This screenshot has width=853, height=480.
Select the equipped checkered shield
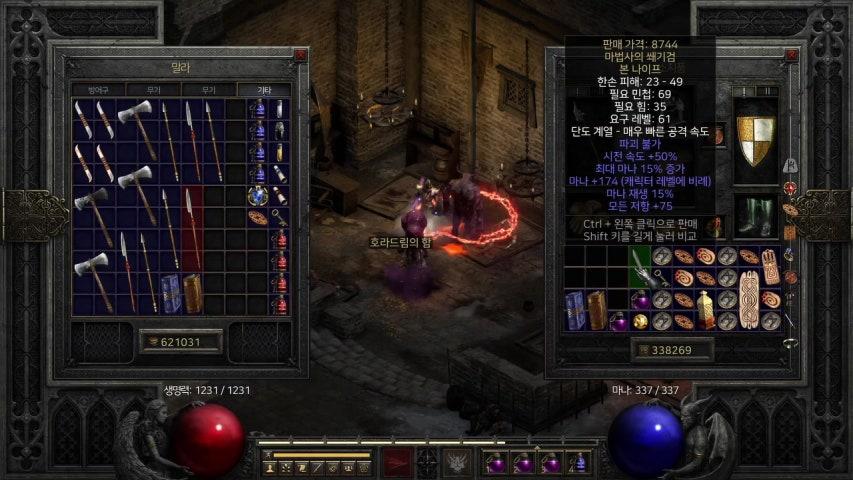coord(755,139)
